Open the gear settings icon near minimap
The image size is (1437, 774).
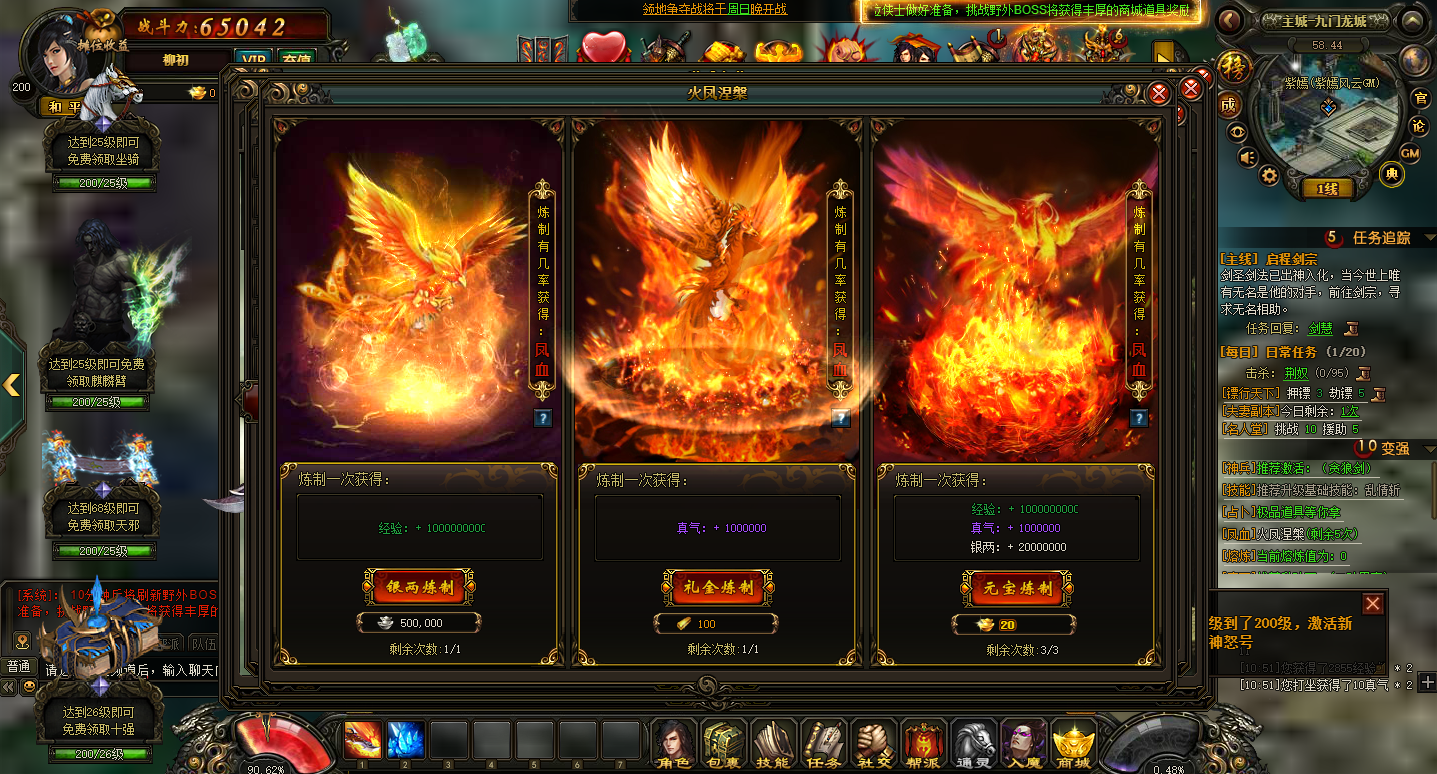(x=1269, y=176)
